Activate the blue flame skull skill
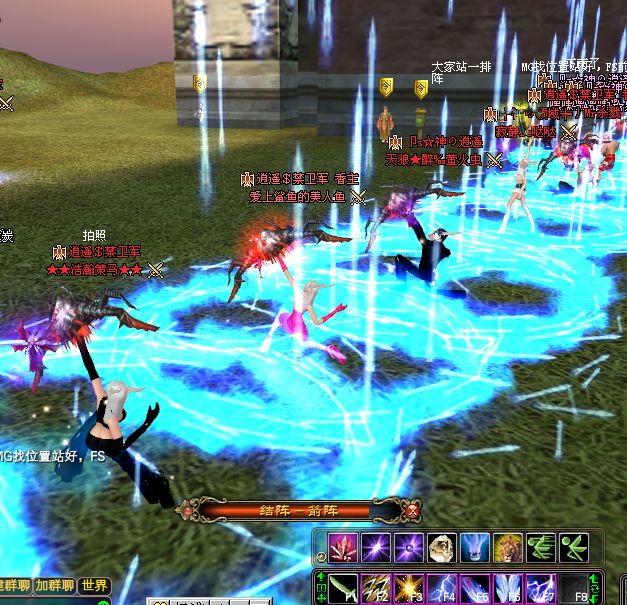Screen dimensions: 627x605 (474, 548)
